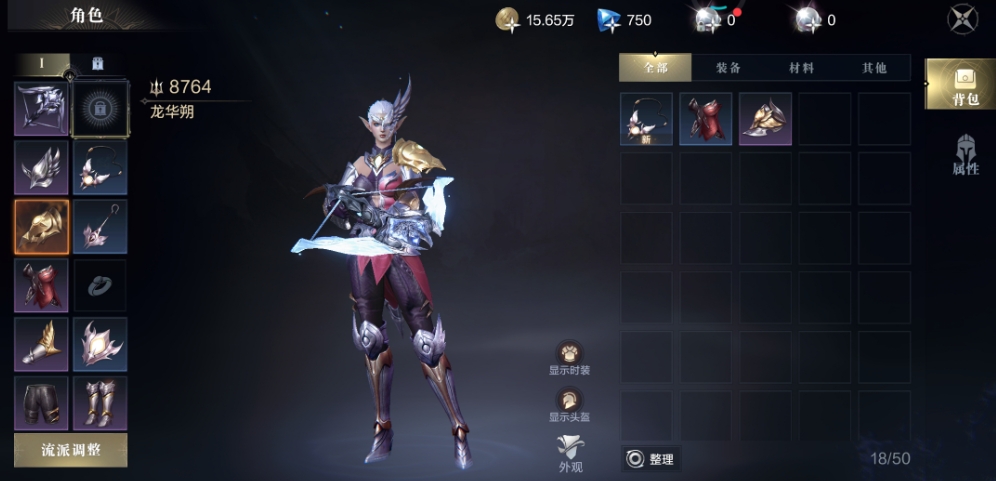
Task: Choose the golden shoulder piece in the bag
Action: (765, 119)
